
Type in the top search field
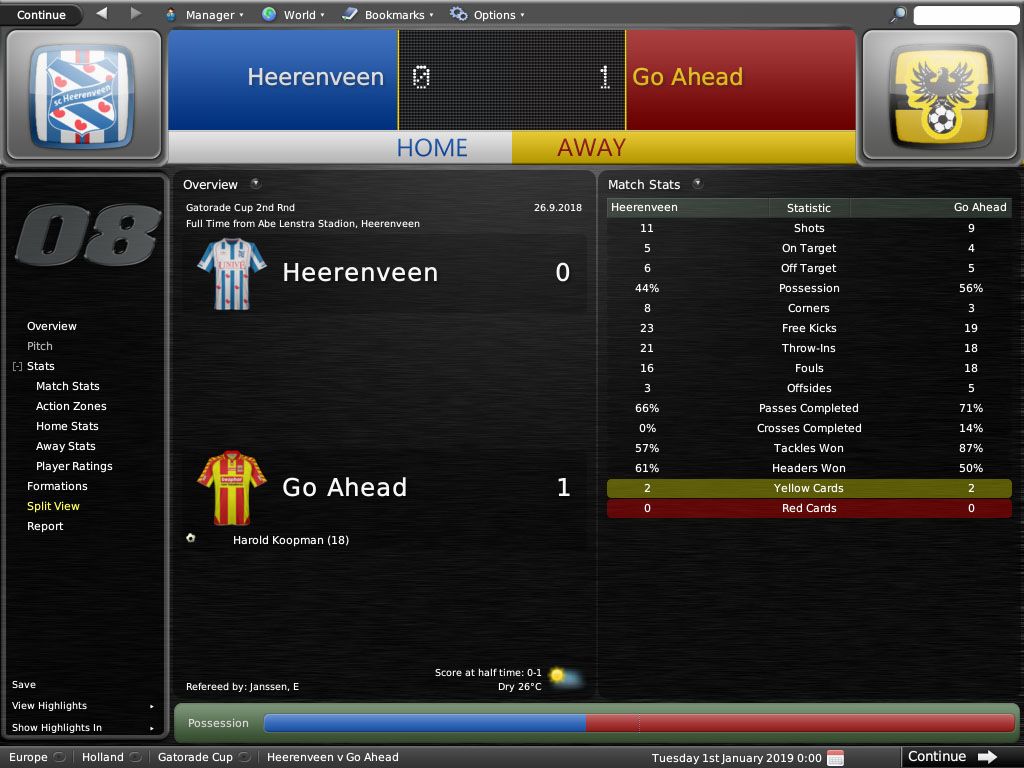coord(964,15)
